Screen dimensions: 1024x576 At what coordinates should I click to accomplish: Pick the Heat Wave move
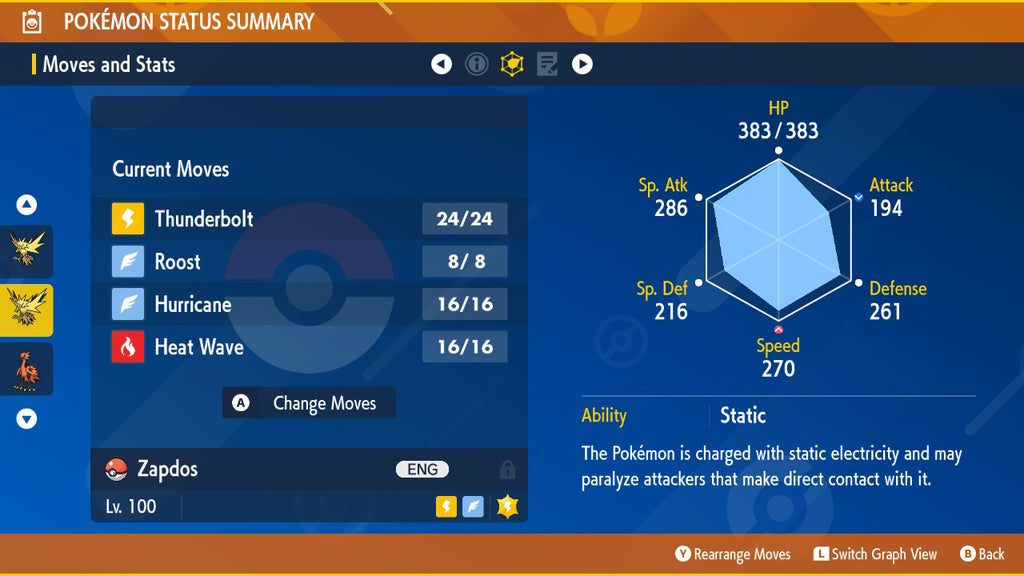(x=309, y=347)
